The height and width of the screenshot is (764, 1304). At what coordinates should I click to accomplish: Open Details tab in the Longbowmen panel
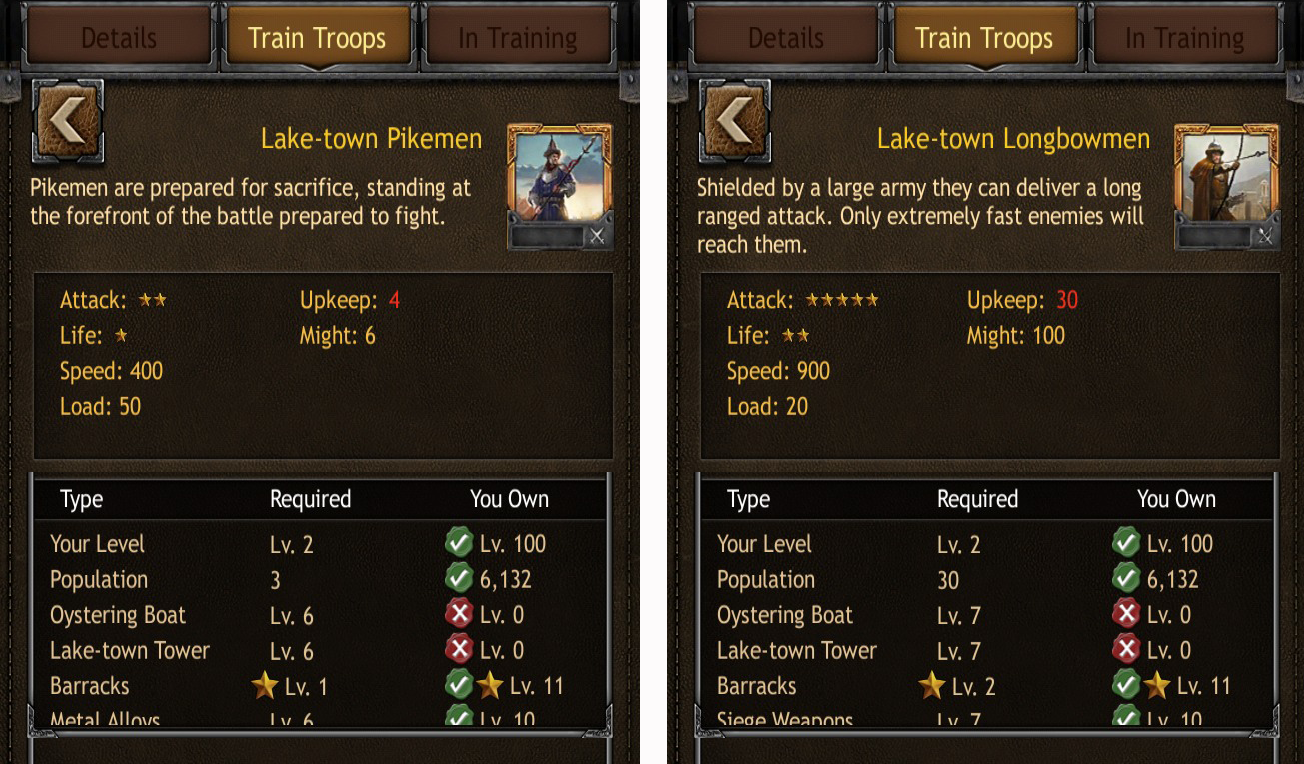tap(785, 38)
